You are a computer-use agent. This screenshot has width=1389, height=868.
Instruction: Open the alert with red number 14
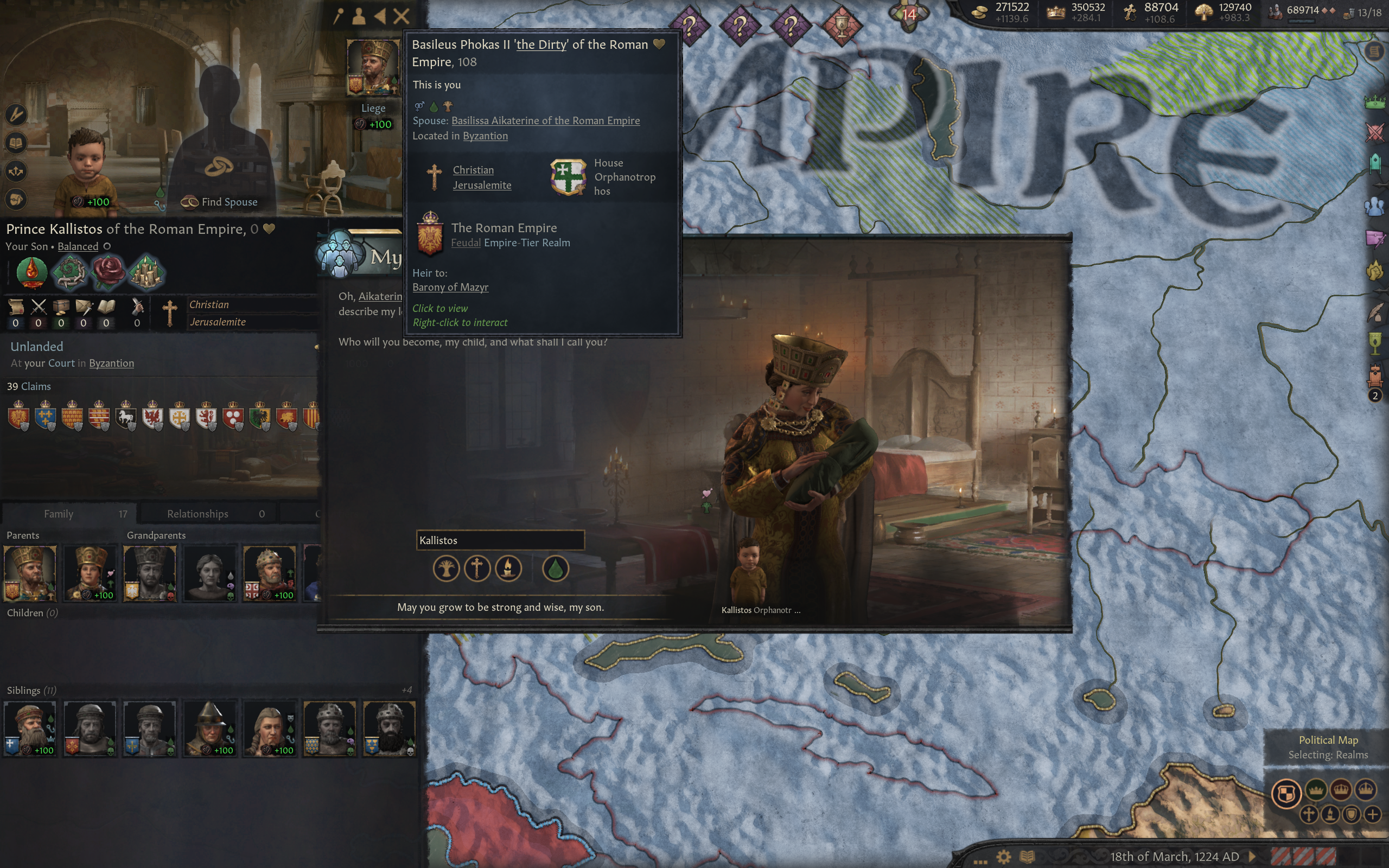coord(909,14)
